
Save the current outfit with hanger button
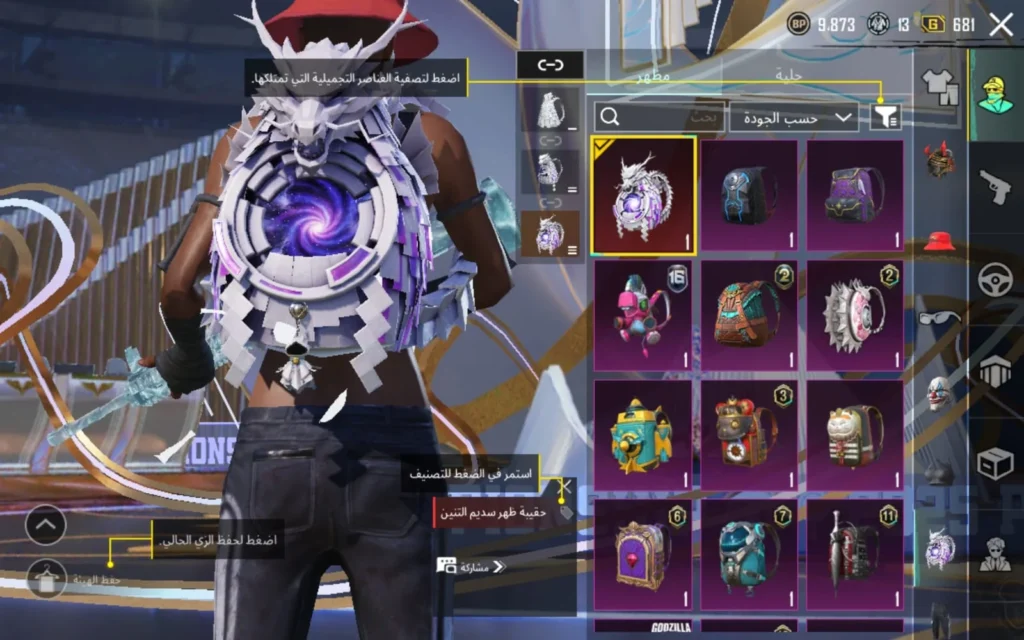pyautogui.click(x=46, y=578)
